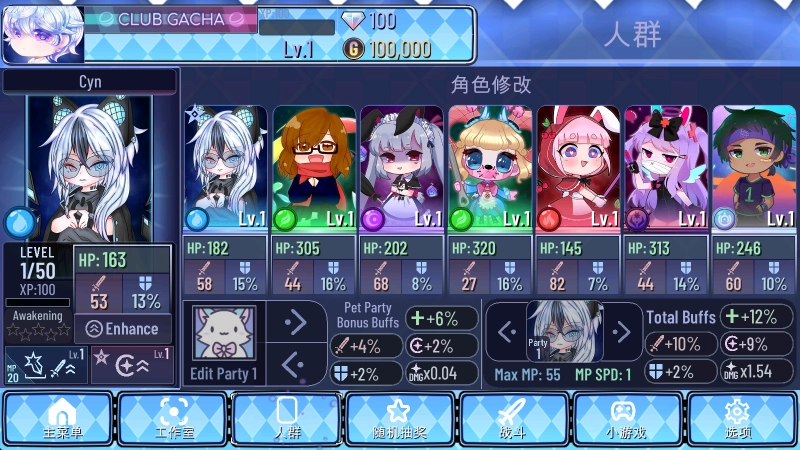Select the brown-haired girl with glasses card

click(314, 168)
